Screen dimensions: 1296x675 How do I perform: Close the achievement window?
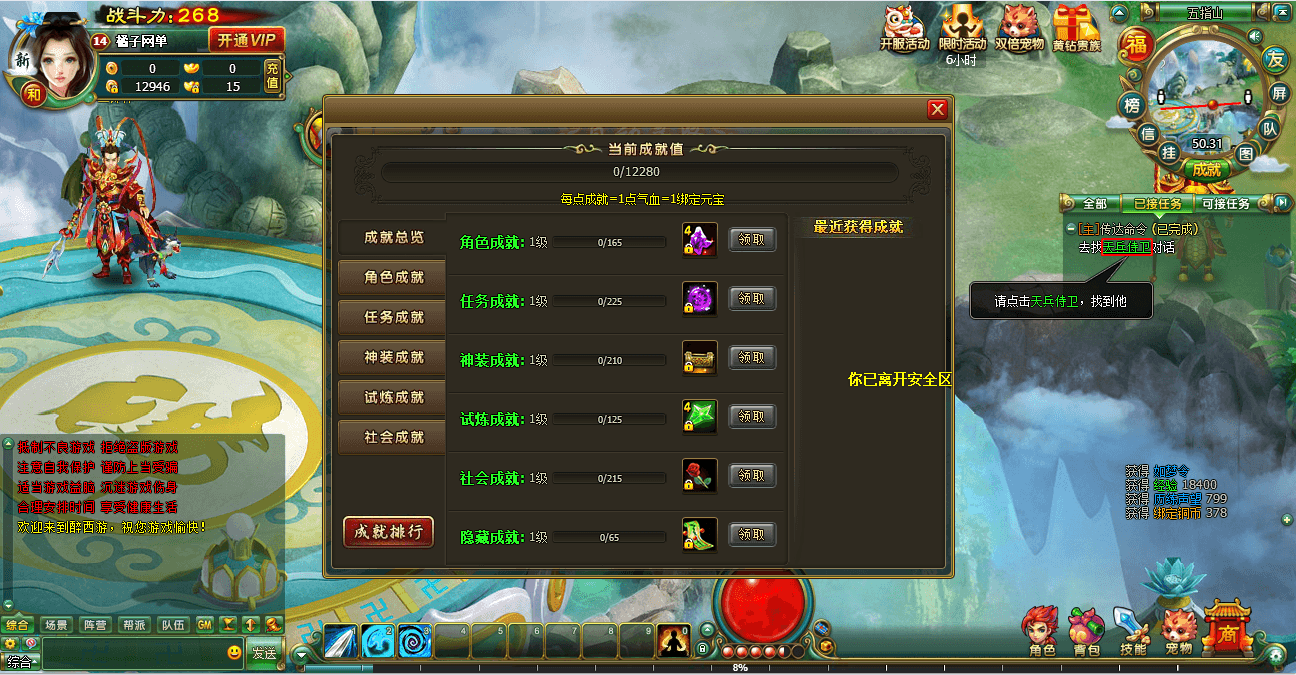pos(937,109)
